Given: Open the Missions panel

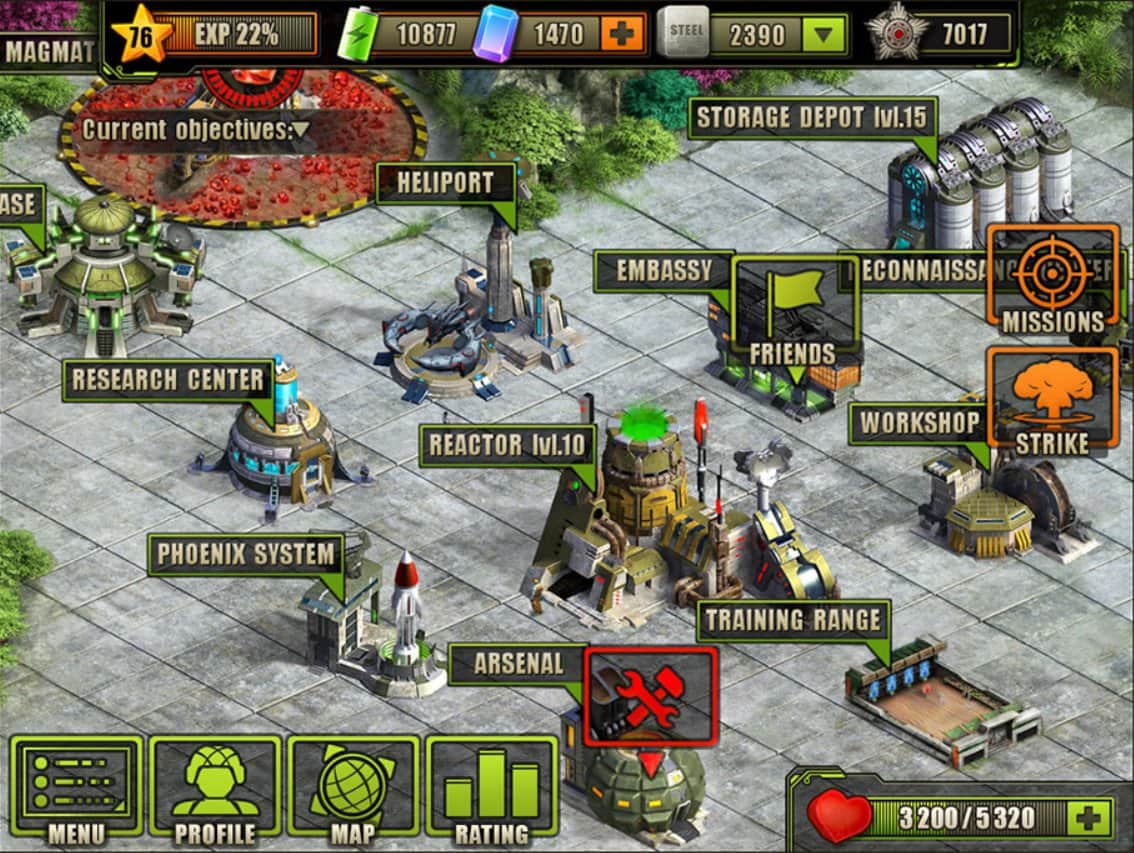Looking at the screenshot, I should [1052, 278].
